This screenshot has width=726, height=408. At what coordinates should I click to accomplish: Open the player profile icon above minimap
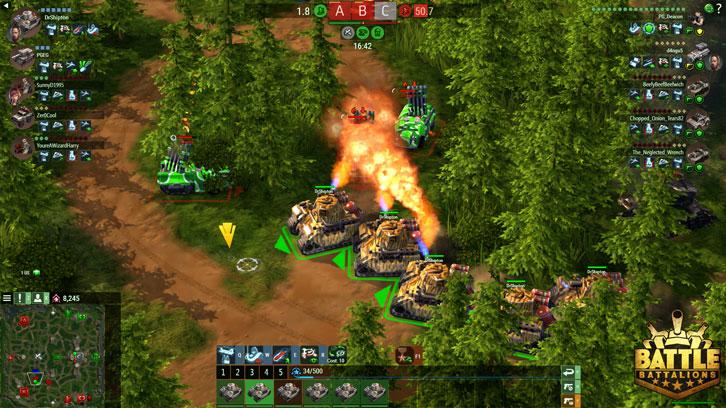point(36,298)
